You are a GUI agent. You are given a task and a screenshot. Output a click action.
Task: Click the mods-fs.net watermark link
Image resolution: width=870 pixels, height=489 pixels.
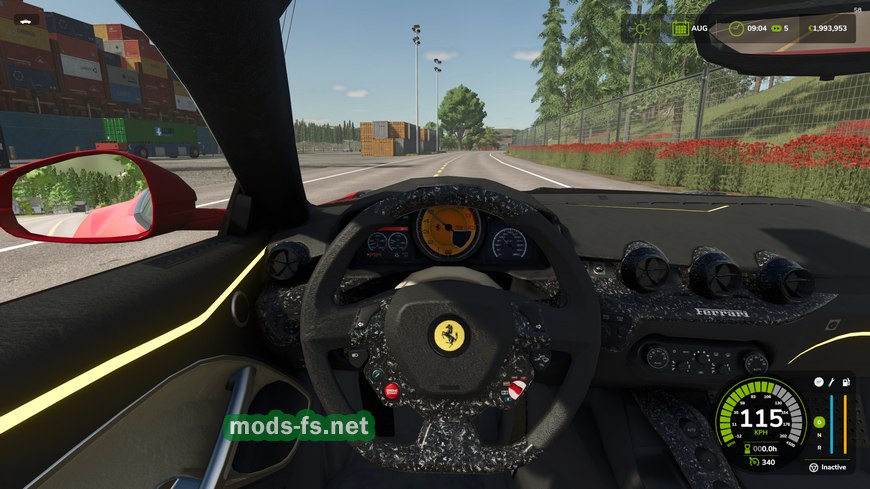[x=298, y=427]
